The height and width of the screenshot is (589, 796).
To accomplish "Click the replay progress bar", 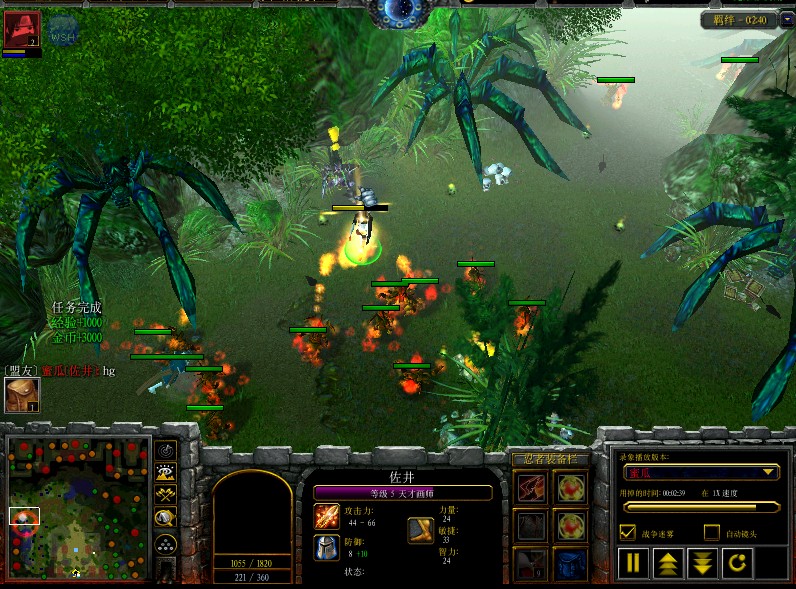I will click(x=701, y=508).
